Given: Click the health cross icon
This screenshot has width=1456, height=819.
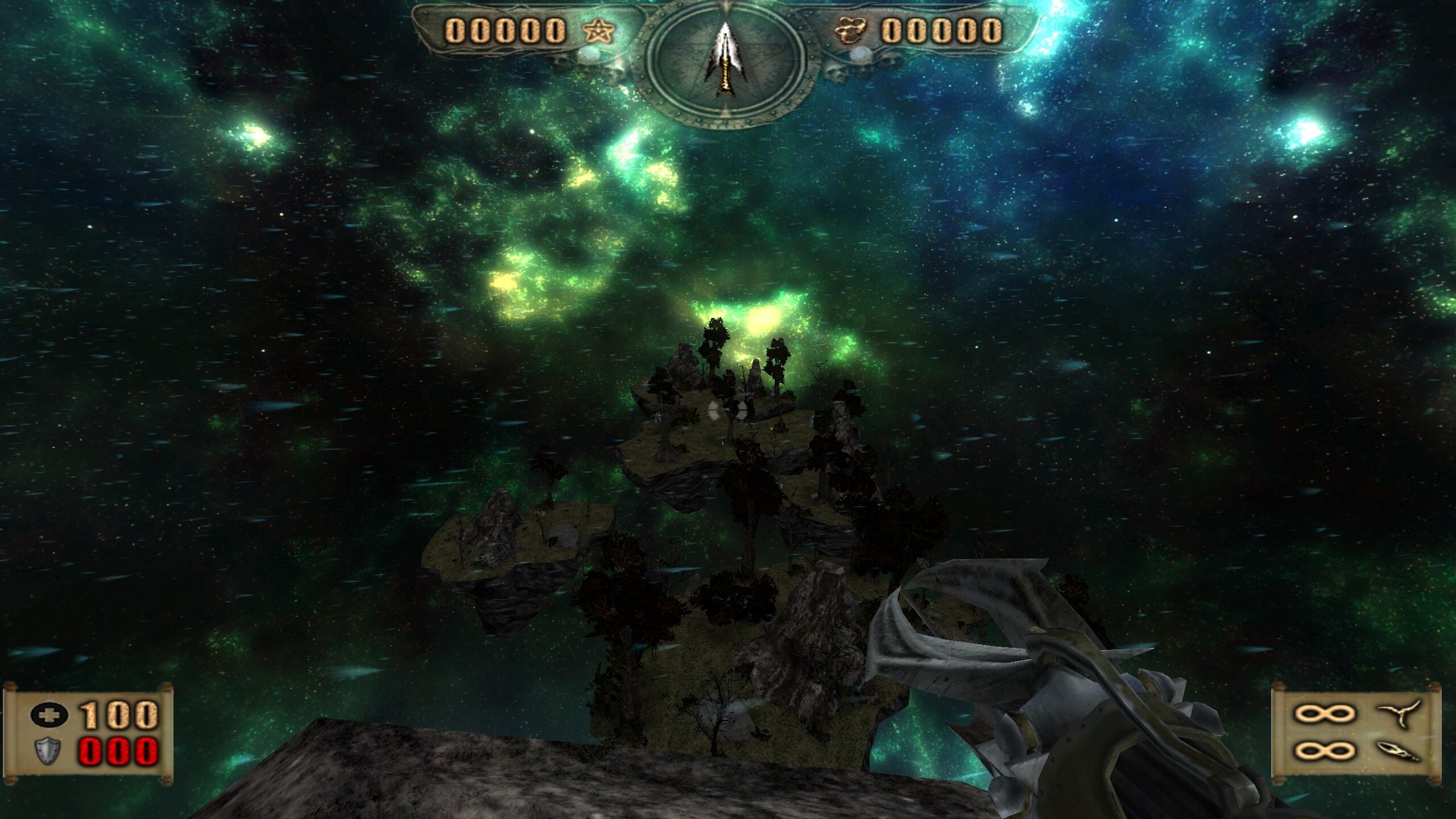Looking at the screenshot, I should [49, 715].
